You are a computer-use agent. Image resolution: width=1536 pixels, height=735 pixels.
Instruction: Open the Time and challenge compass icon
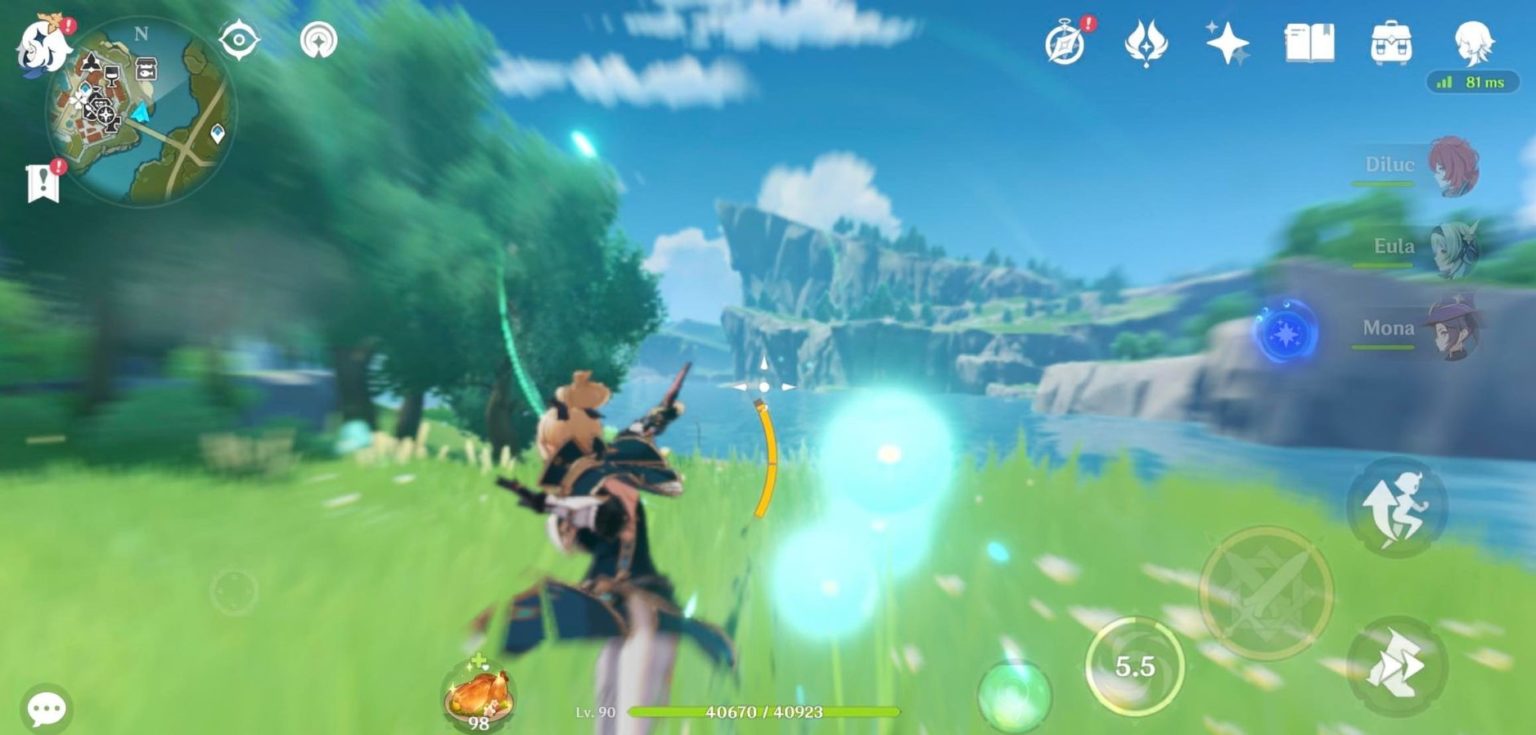click(1066, 42)
